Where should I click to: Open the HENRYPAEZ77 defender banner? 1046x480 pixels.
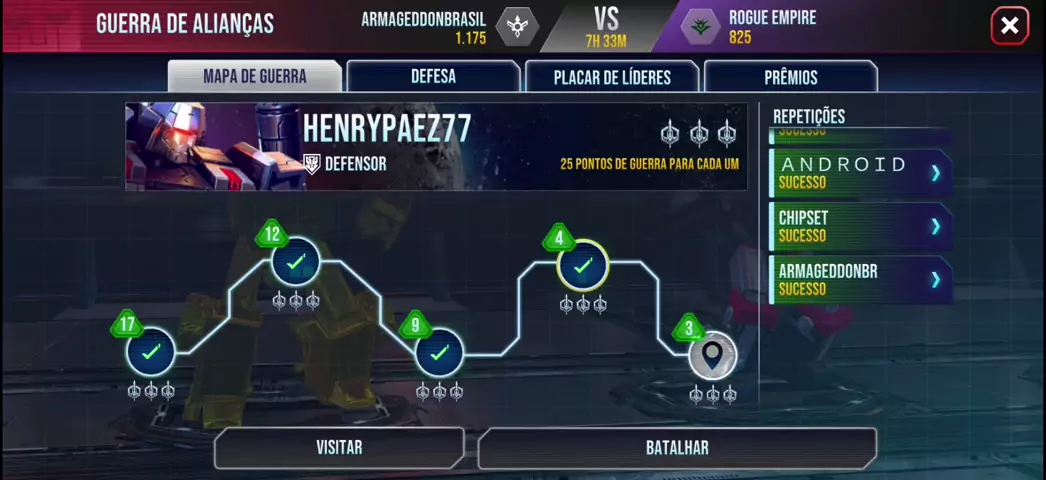click(436, 146)
